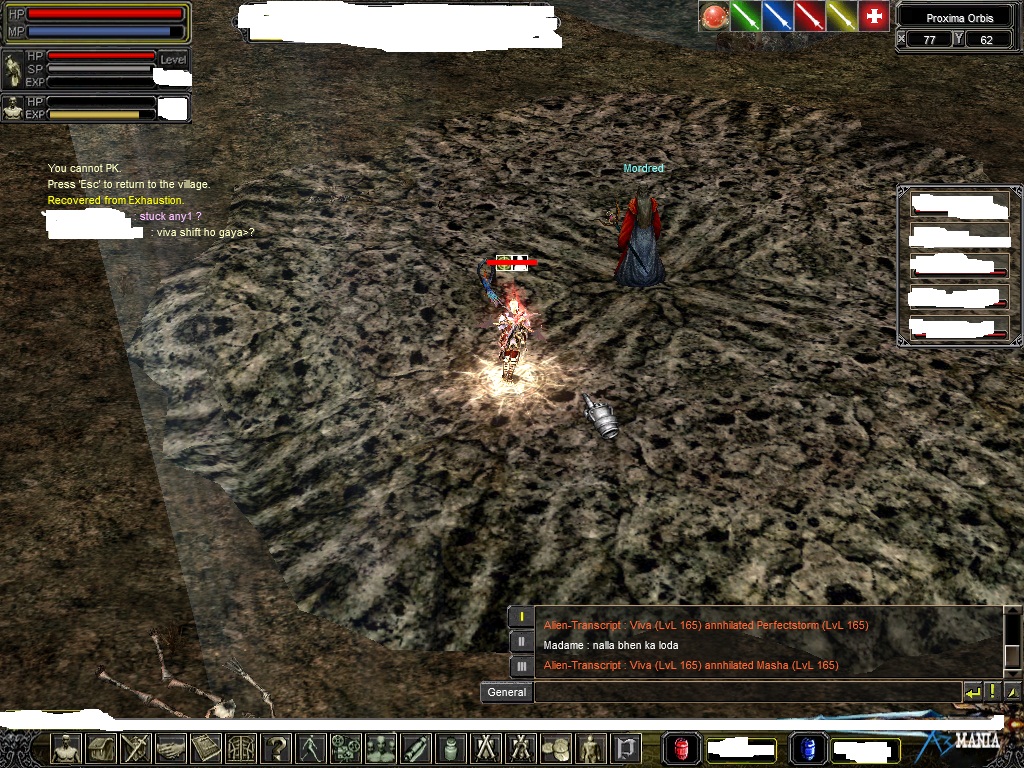Toggle the walking figure icon
The width and height of the screenshot is (1024, 768).
[312, 748]
